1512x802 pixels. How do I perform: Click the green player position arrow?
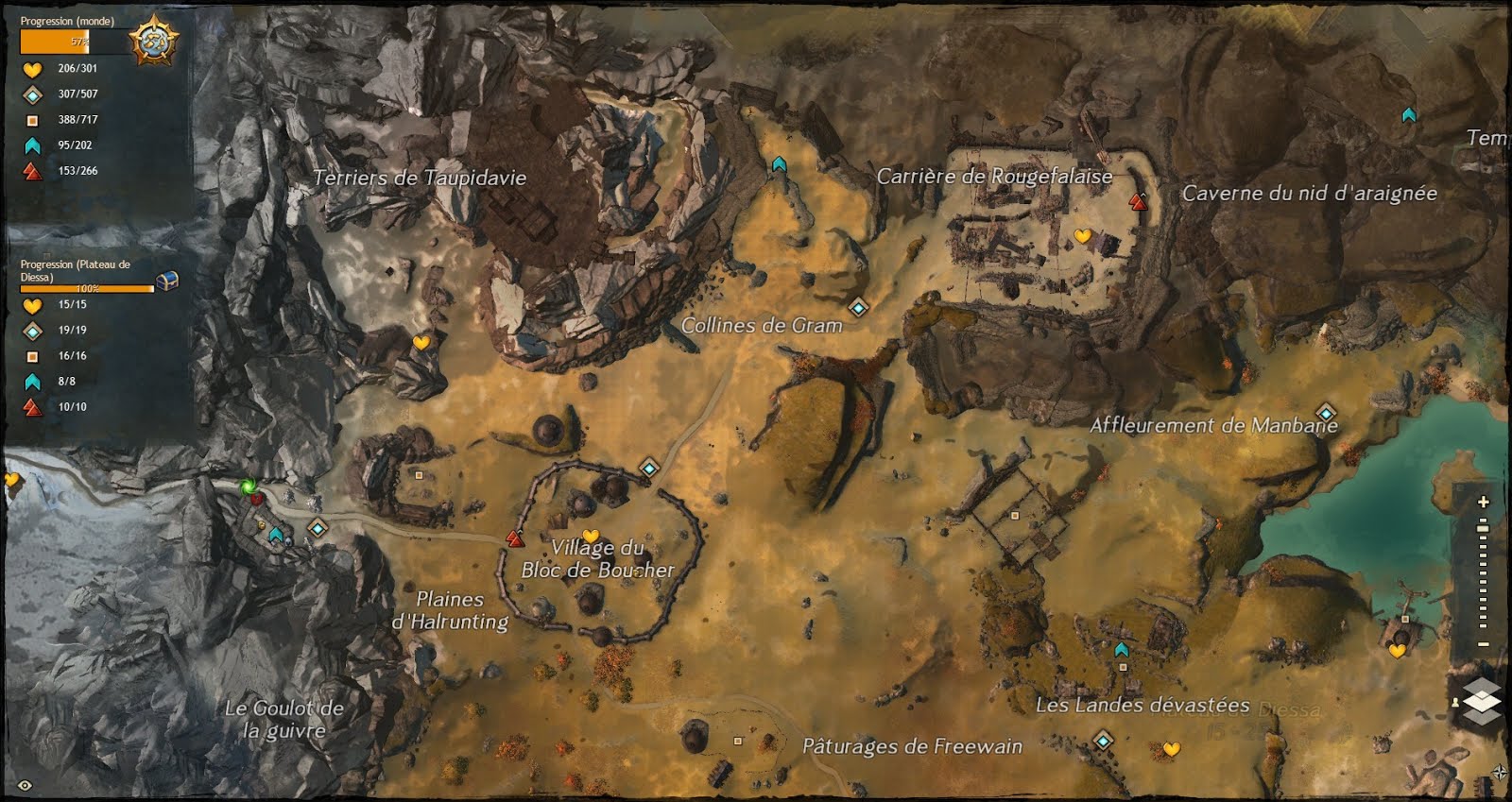pyautogui.click(x=248, y=487)
